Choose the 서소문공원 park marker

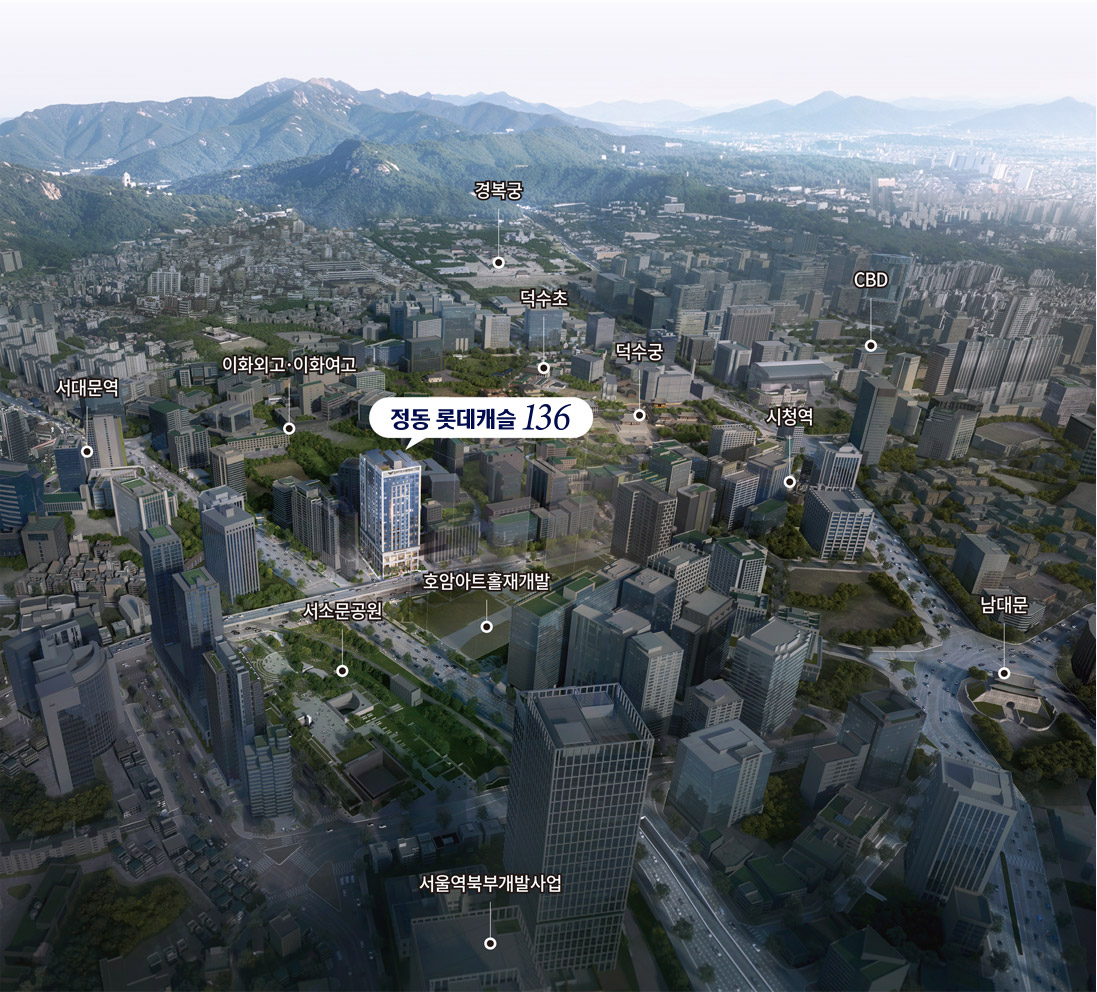342,671
